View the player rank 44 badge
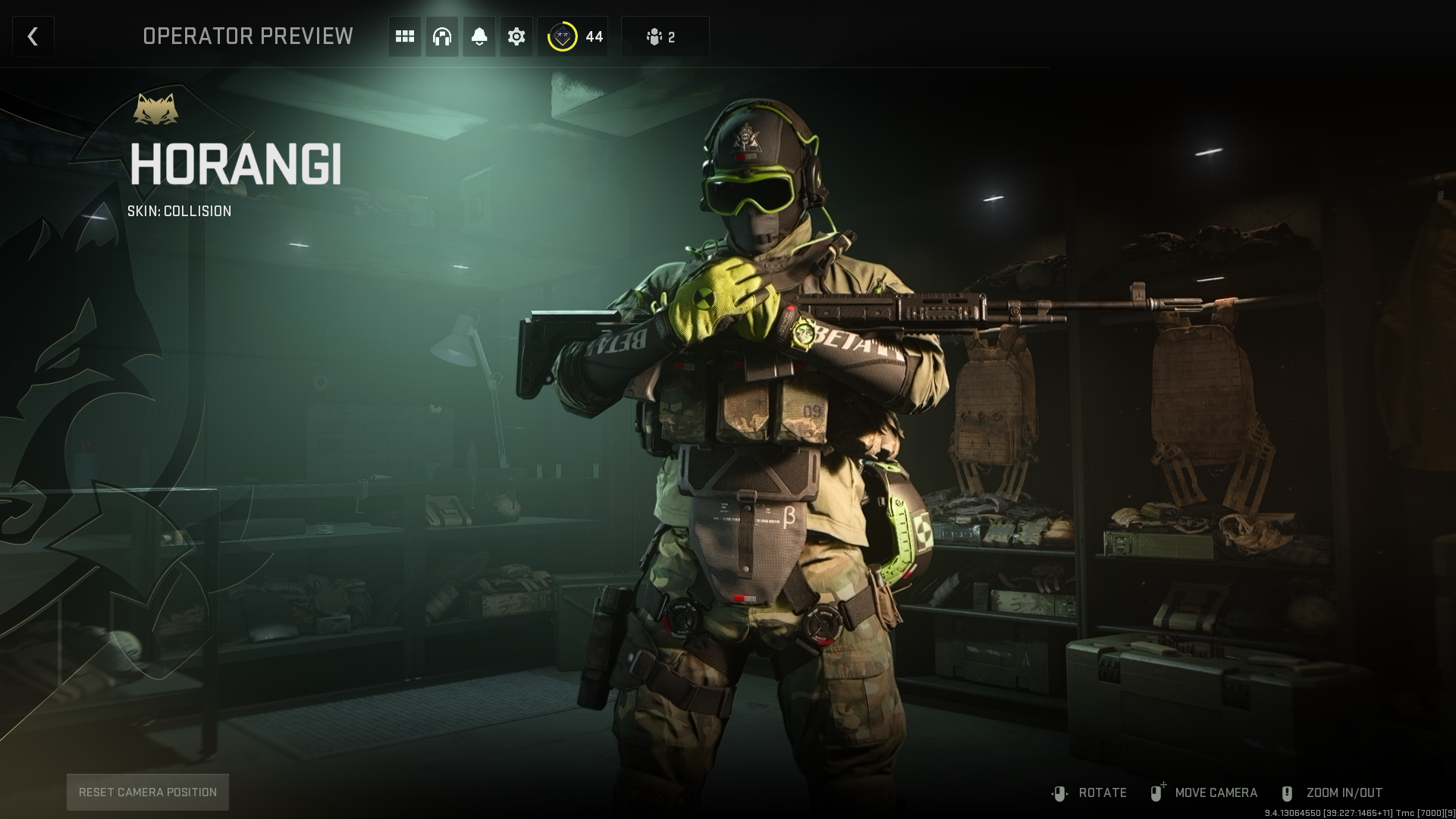1456x819 pixels. pyautogui.click(x=574, y=36)
